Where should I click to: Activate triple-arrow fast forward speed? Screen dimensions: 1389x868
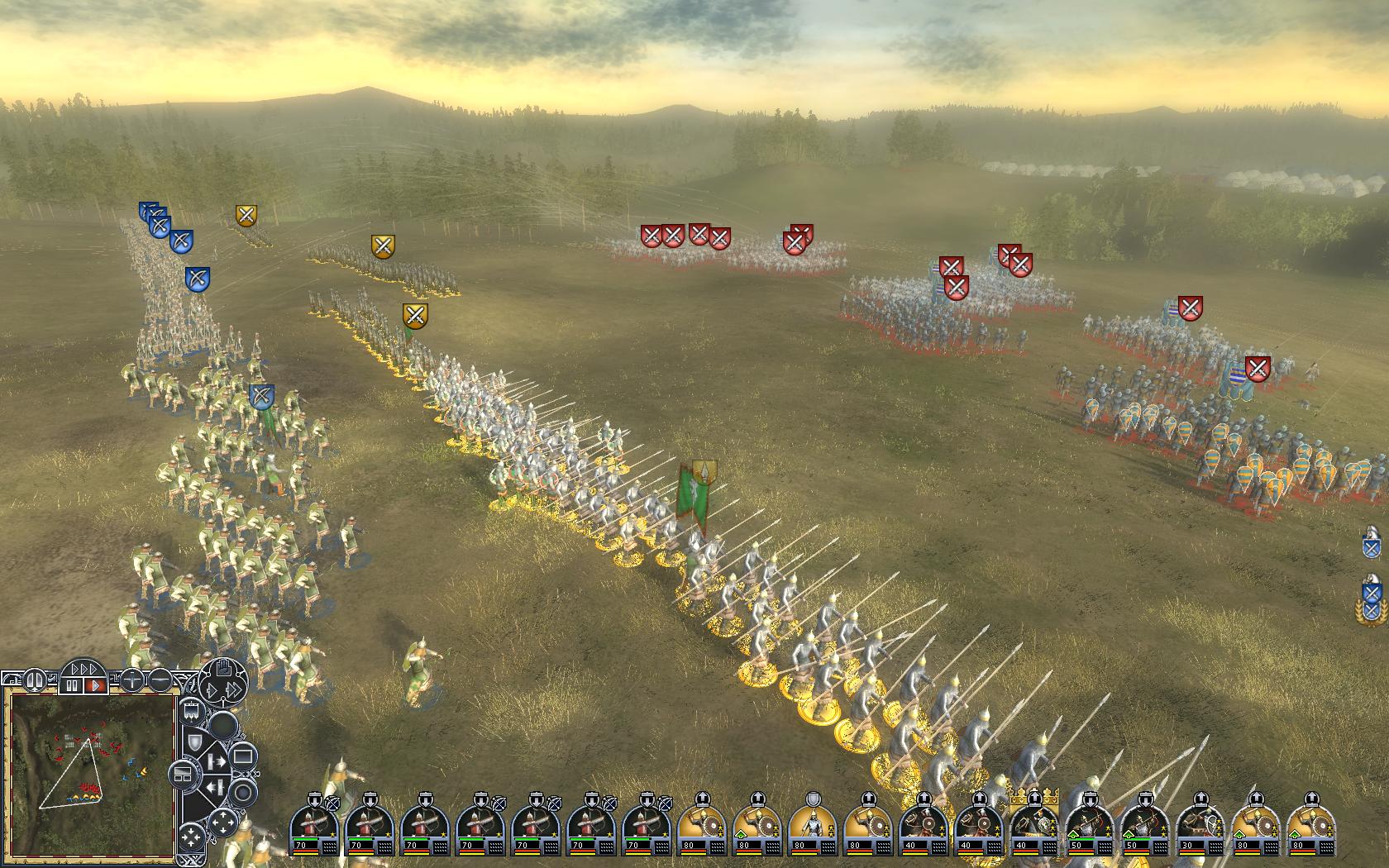coord(84,668)
